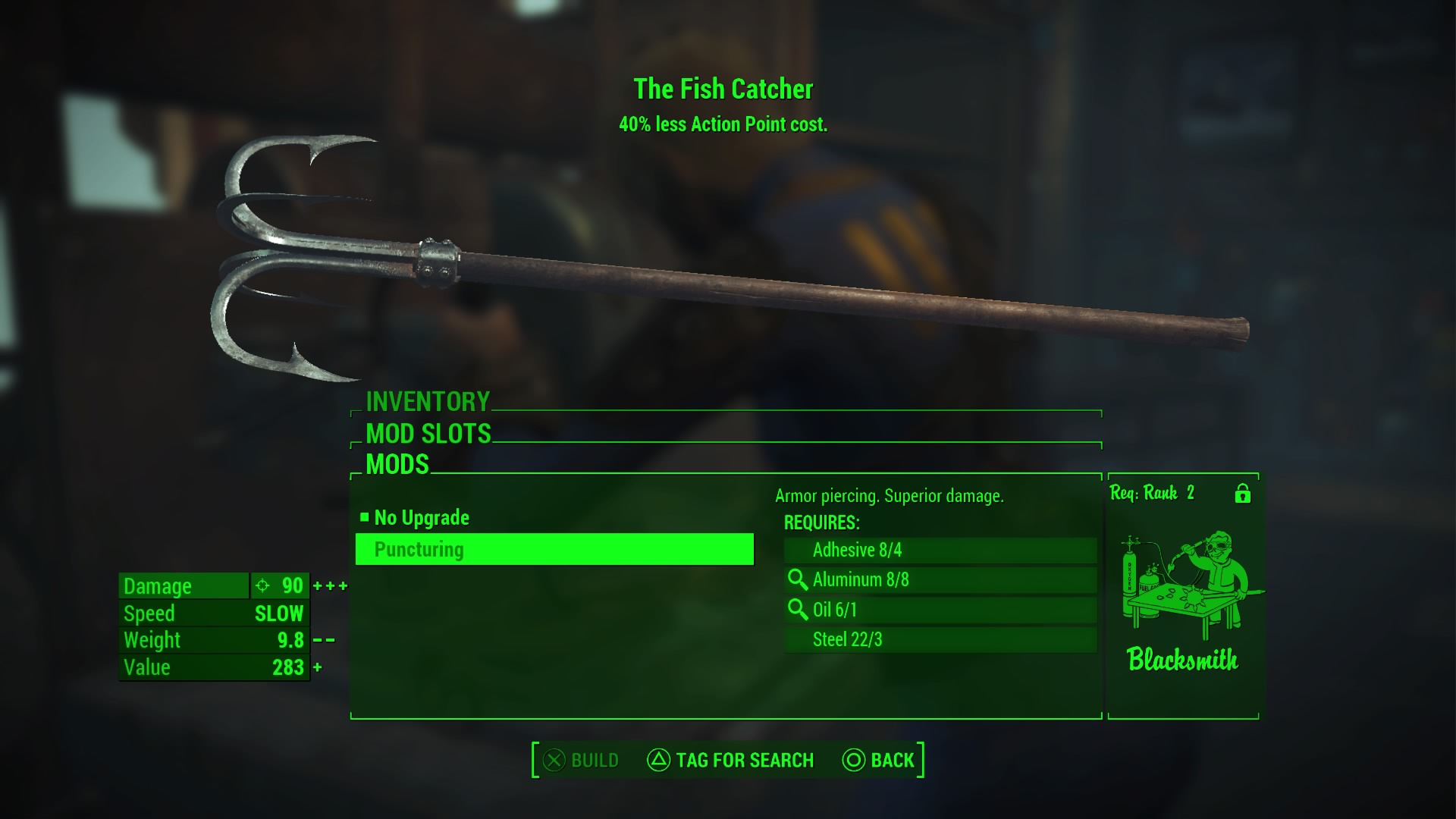Go back with the Back button
The width and height of the screenshot is (1456, 819).
tap(879, 760)
